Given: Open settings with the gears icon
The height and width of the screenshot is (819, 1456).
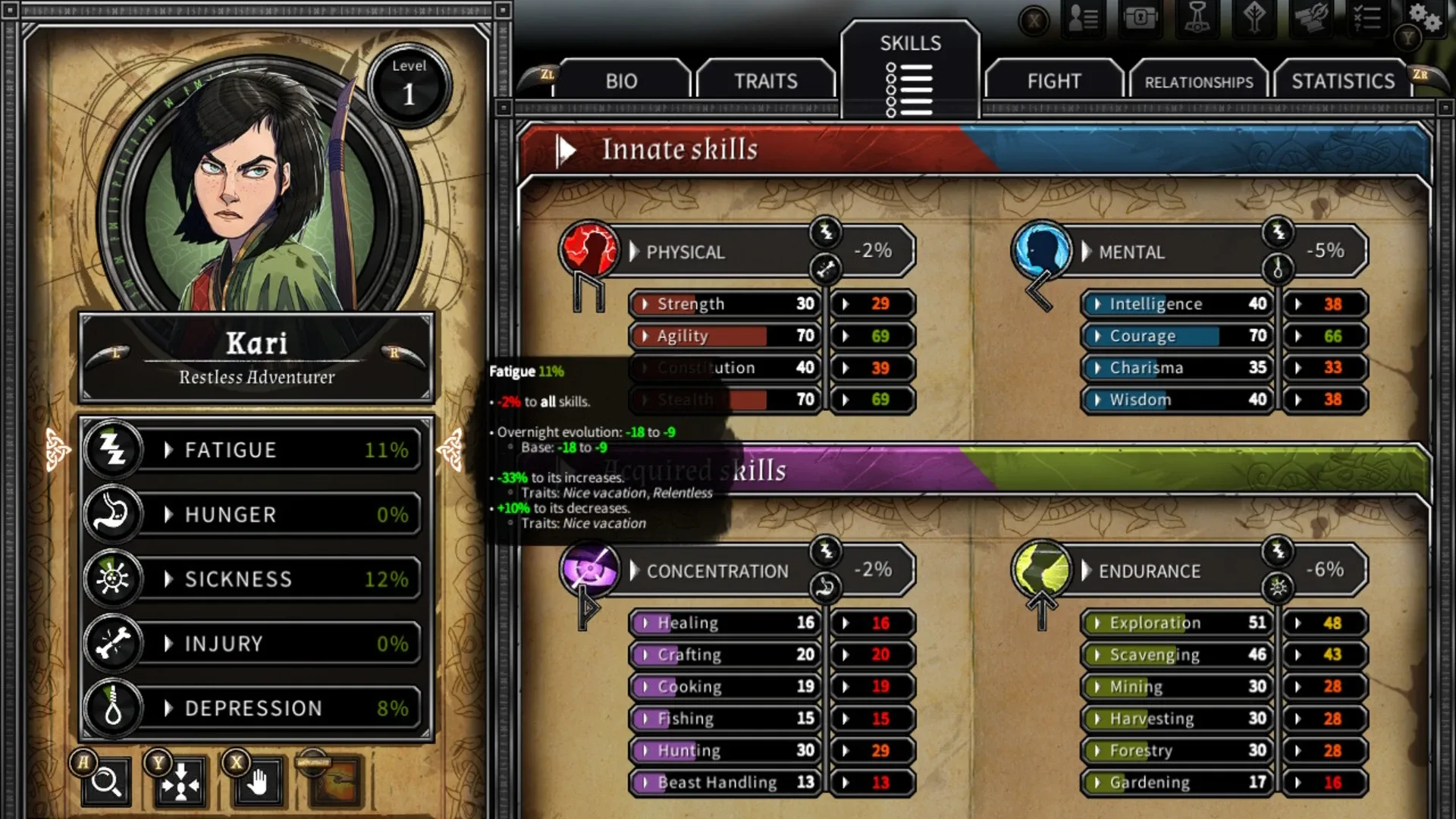Looking at the screenshot, I should [1424, 18].
